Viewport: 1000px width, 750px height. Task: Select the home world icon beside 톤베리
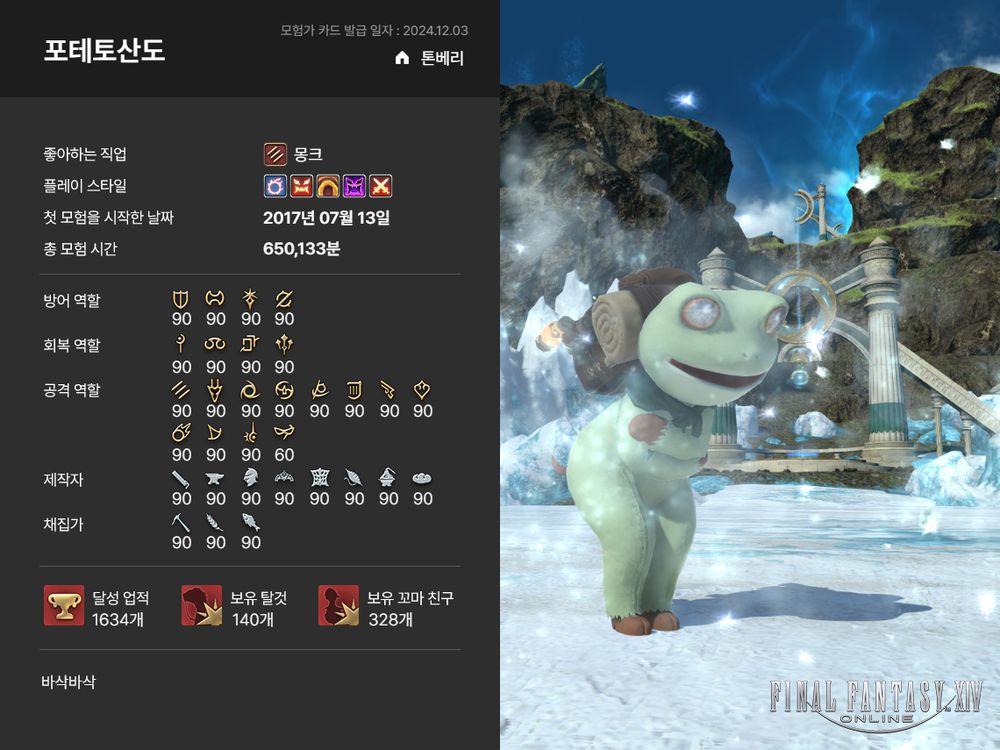point(402,58)
